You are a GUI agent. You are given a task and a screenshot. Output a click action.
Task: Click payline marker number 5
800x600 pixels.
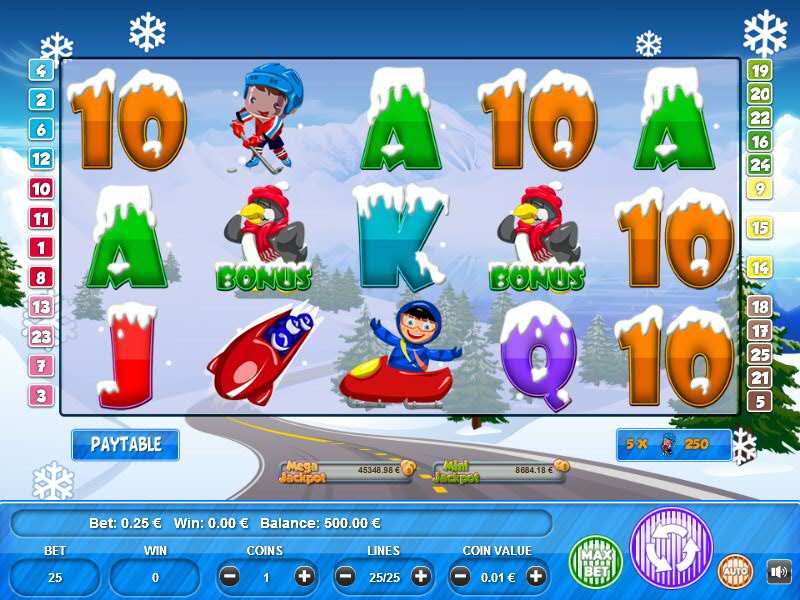pos(759,401)
